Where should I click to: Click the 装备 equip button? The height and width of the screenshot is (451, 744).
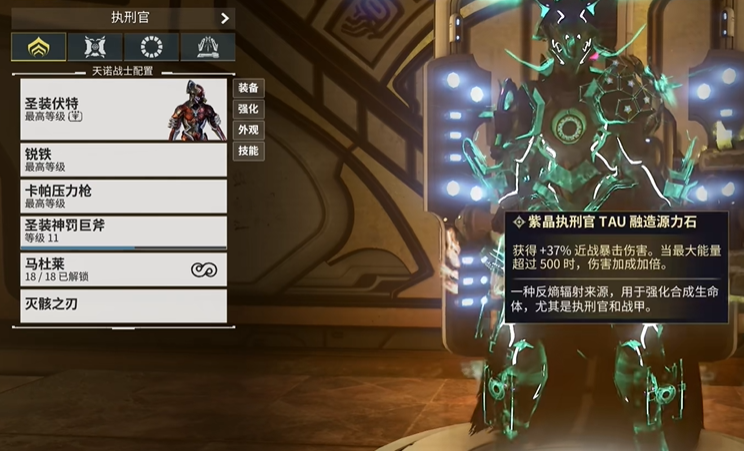tap(247, 87)
